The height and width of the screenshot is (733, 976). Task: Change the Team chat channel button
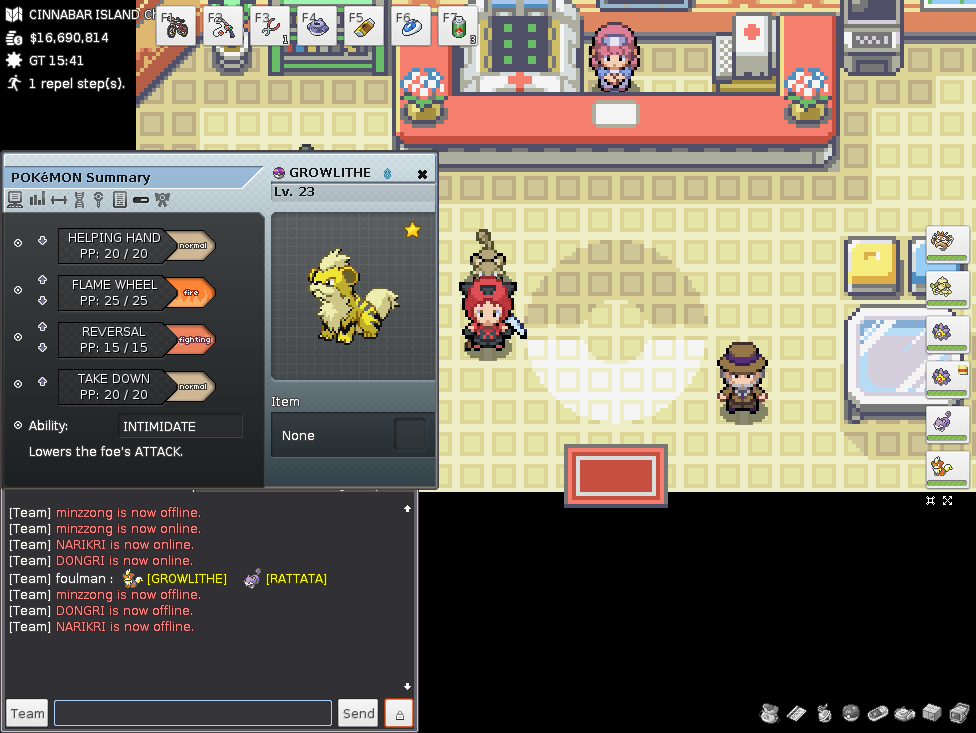[27, 713]
